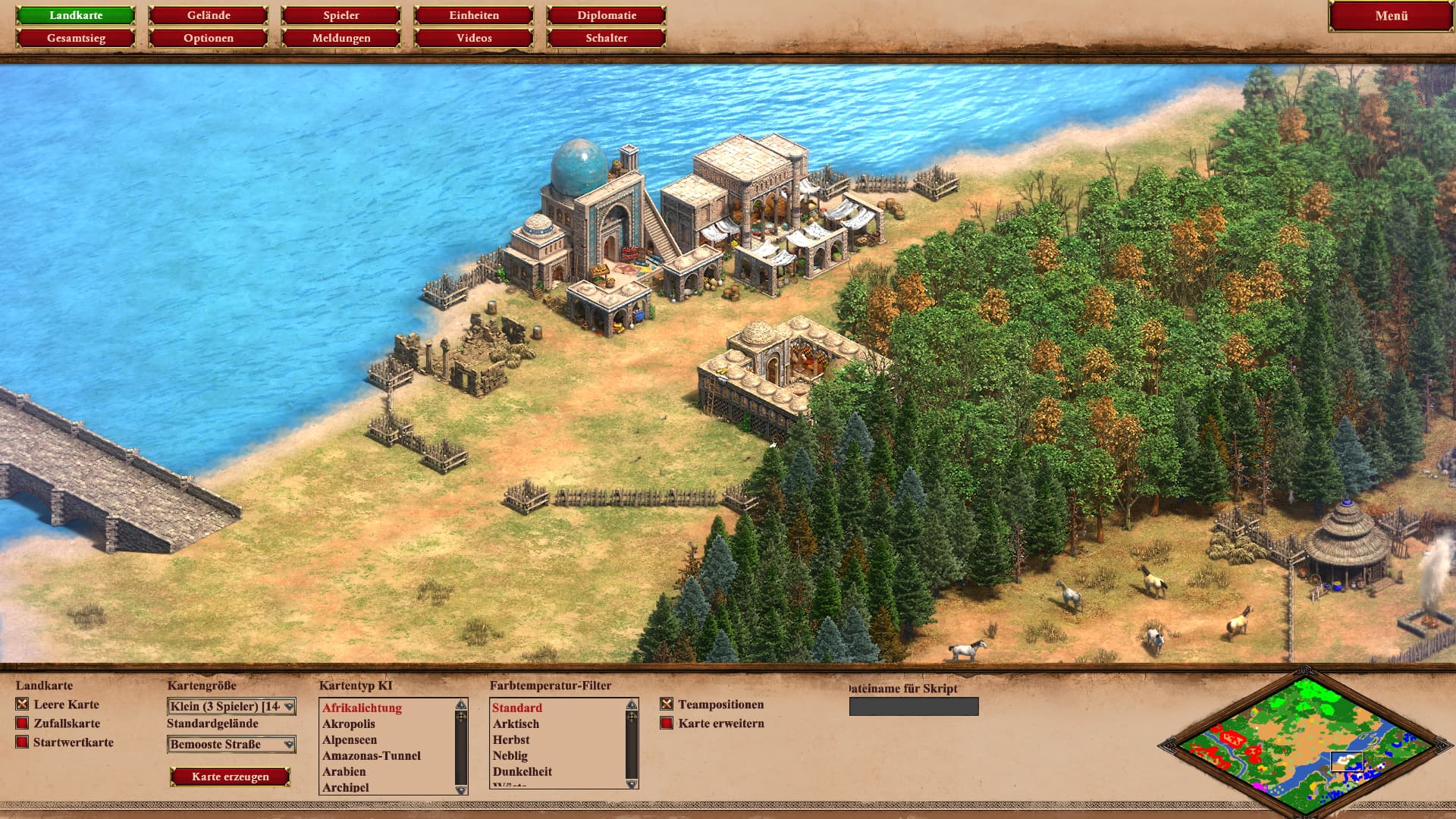Open the Schalter tab
This screenshot has height=819, width=1456.
(x=607, y=38)
